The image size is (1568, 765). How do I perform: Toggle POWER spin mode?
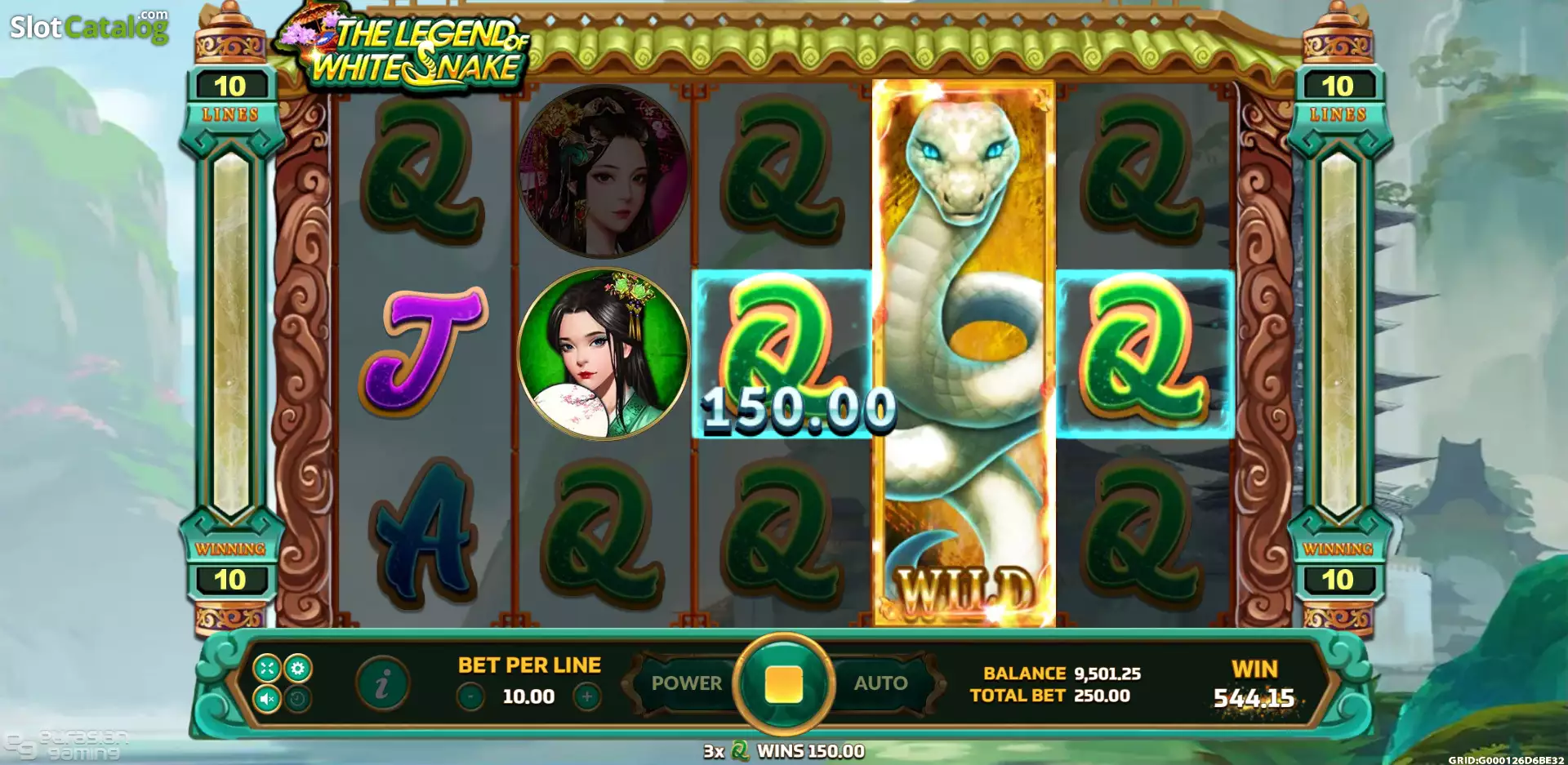point(686,684)
